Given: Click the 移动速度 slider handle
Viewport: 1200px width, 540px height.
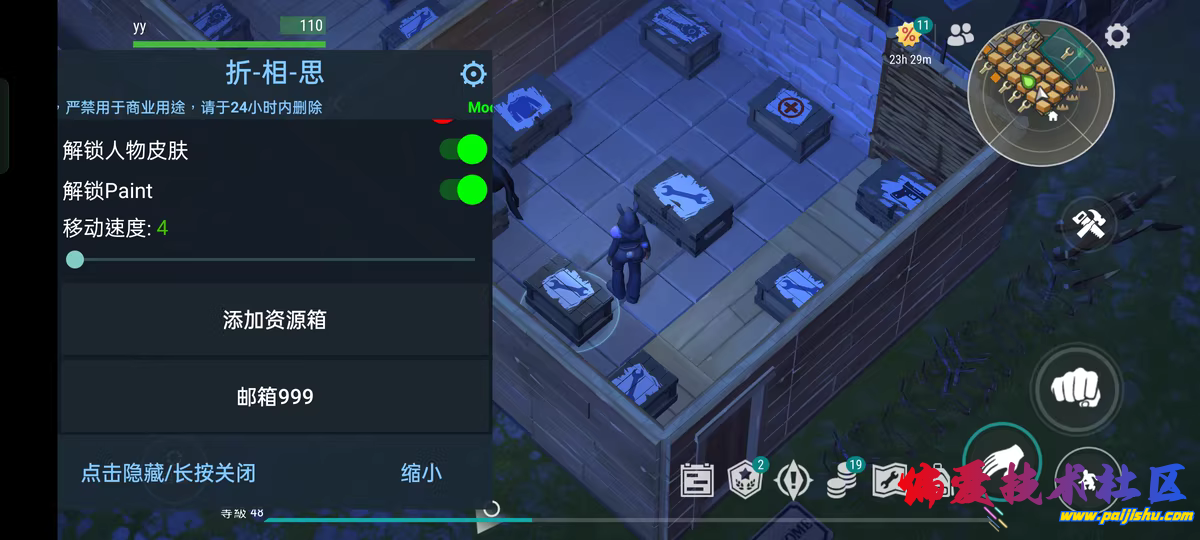Looking at the screenshot, I should click(x=75, y=260).
